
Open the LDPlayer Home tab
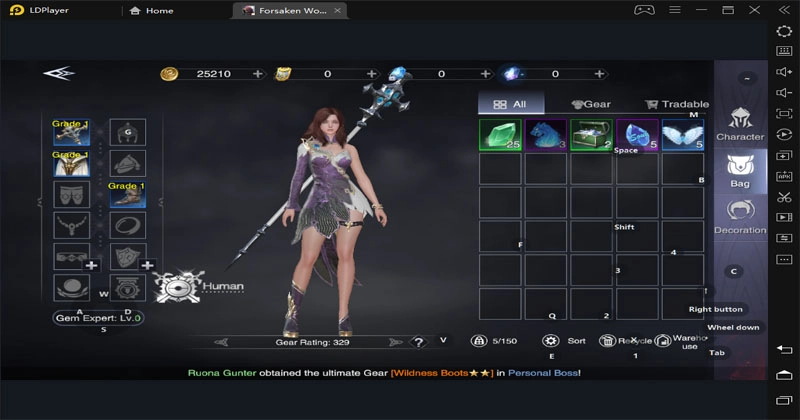click(151, 11)
